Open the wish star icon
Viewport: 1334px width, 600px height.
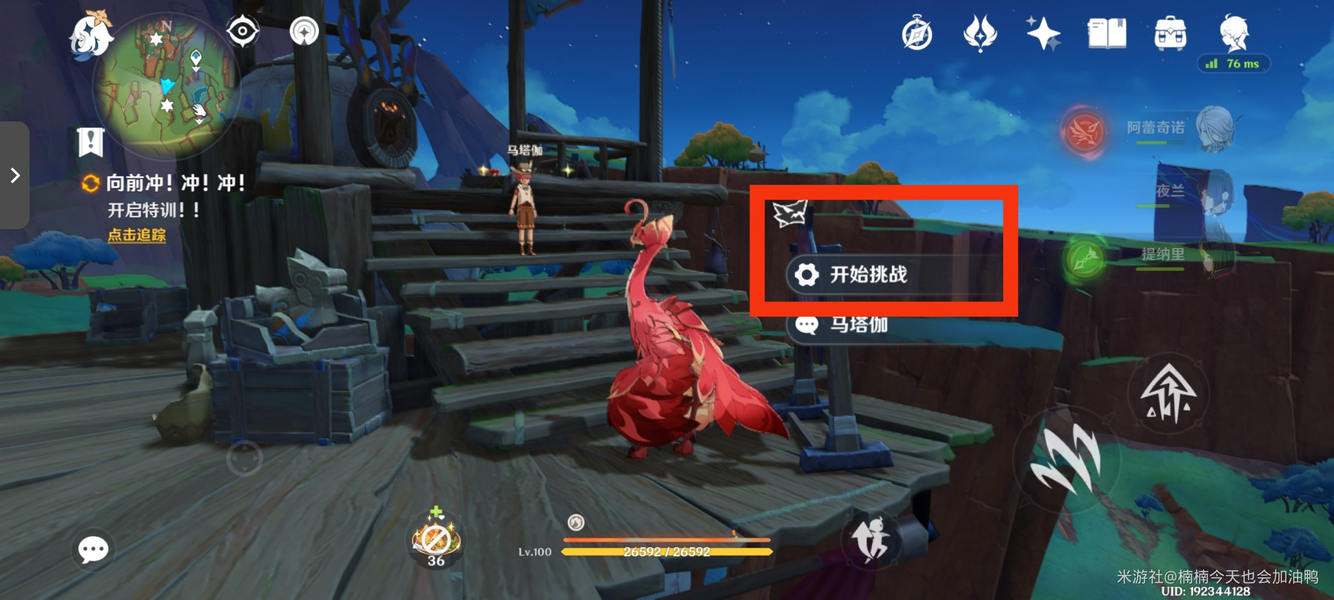[x=1043, y=33]
